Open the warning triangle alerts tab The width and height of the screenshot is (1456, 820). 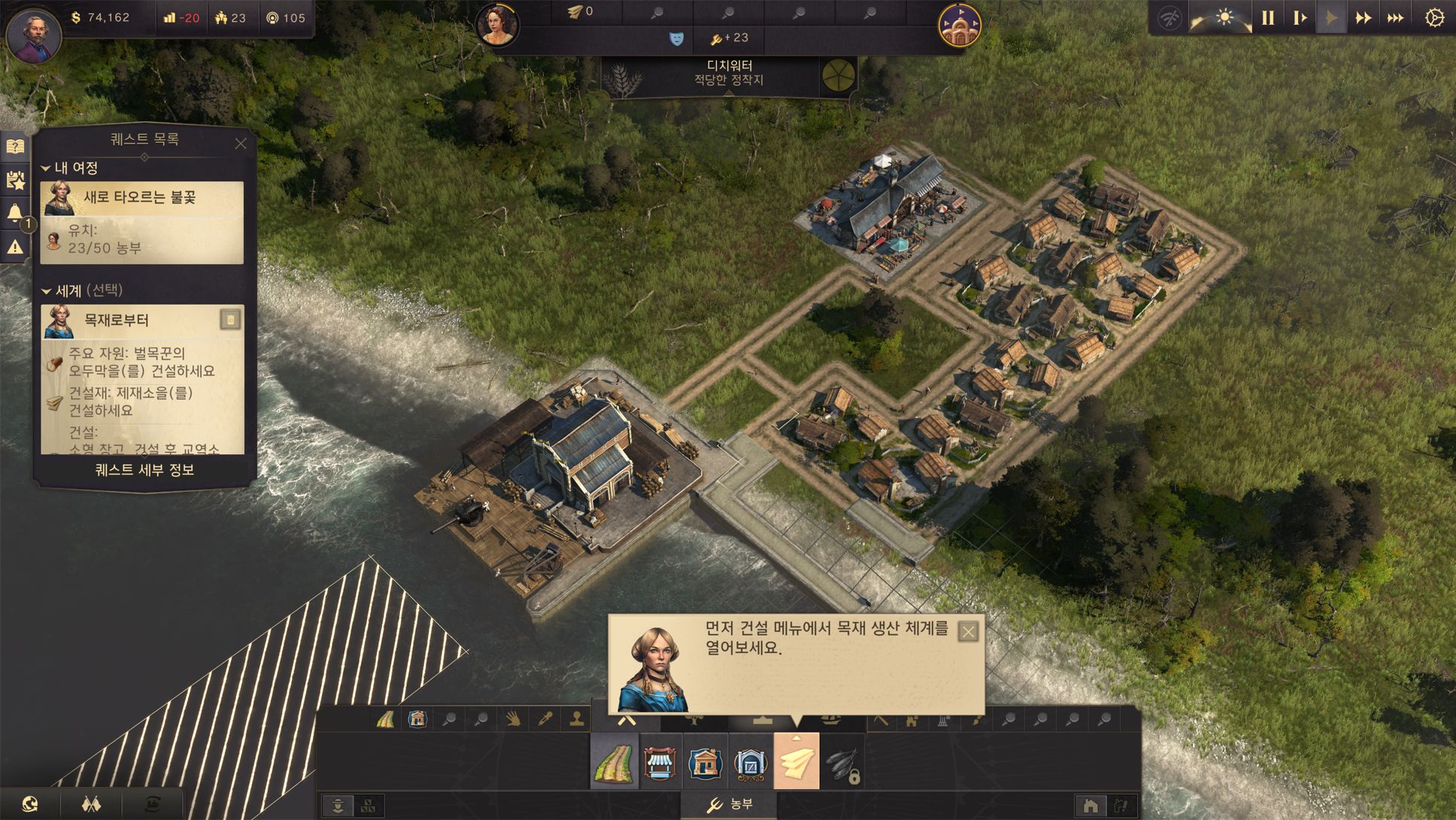[15, 247]
